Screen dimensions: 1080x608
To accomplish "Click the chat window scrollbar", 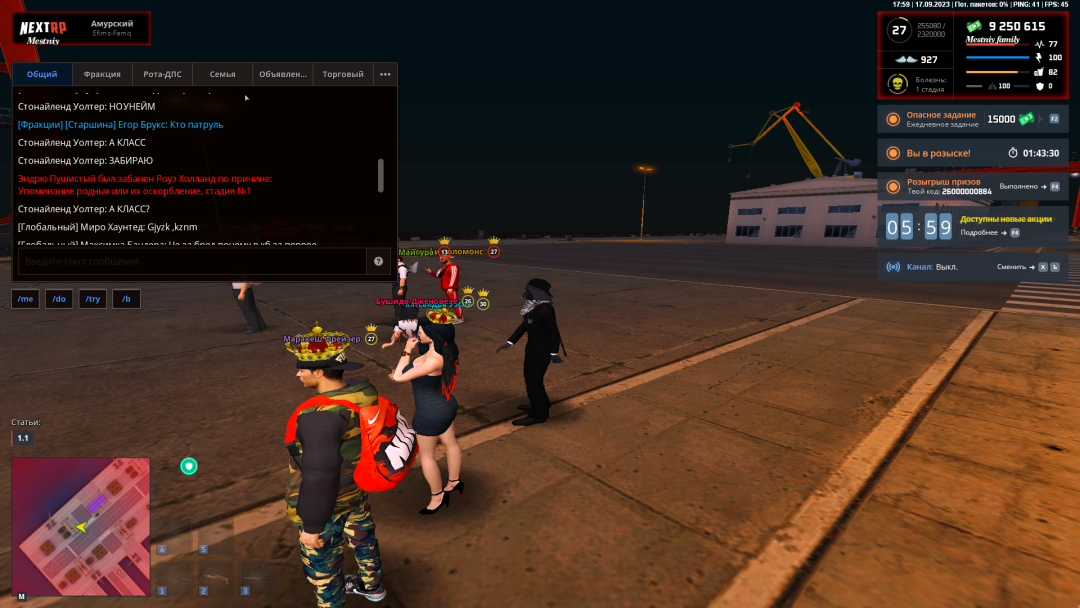I will [x=380, y=175].
